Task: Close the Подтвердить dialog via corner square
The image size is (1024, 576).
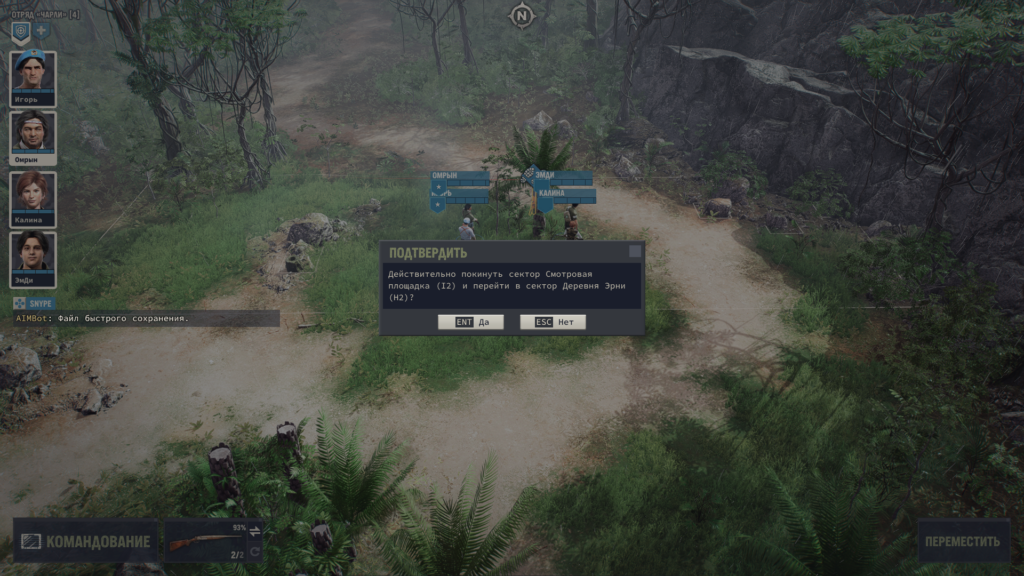Action: click(x=634, y=252)
